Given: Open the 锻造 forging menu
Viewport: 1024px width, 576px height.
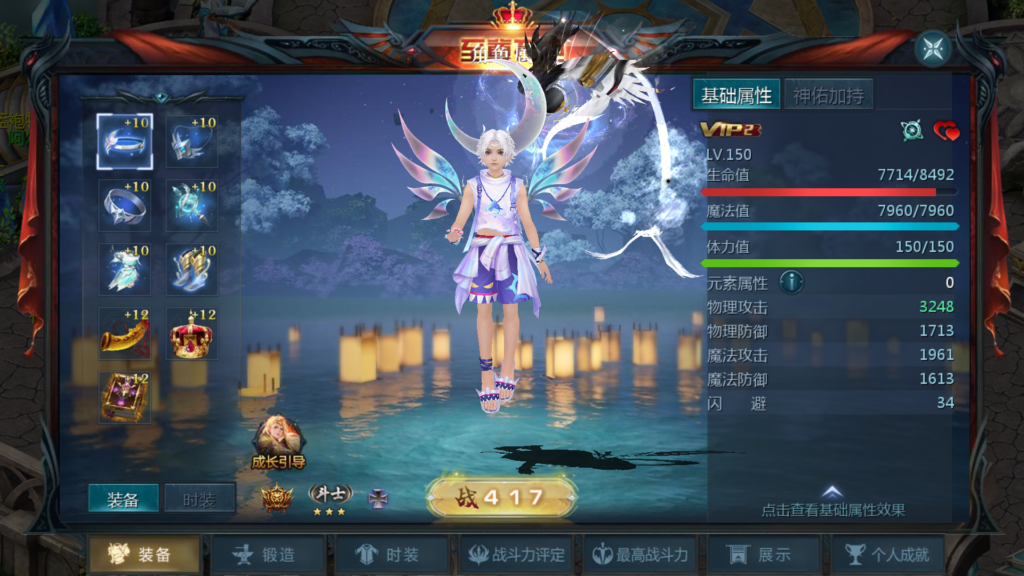Looking at the screenshot, I should point(266,555).
